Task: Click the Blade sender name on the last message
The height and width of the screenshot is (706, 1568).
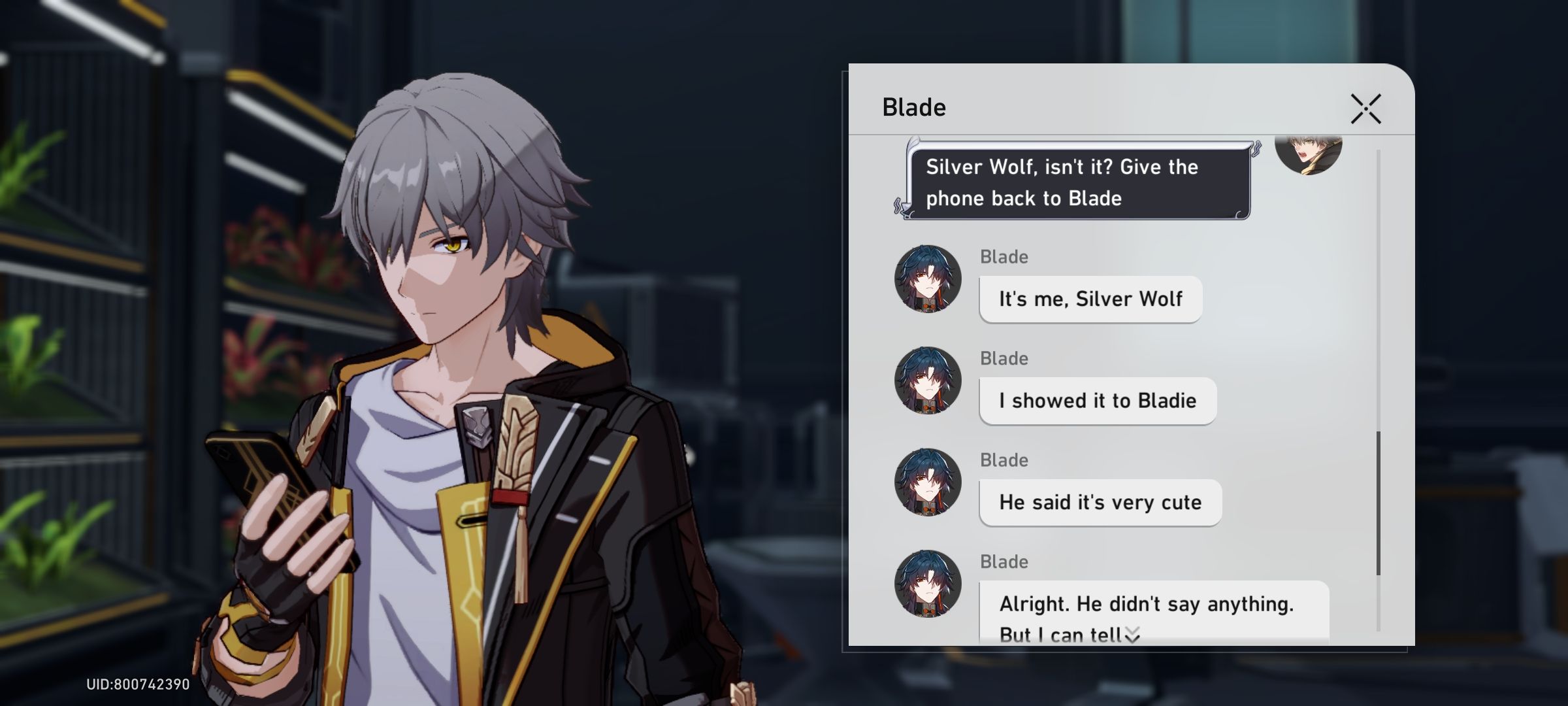Action: pos(1004,562)
